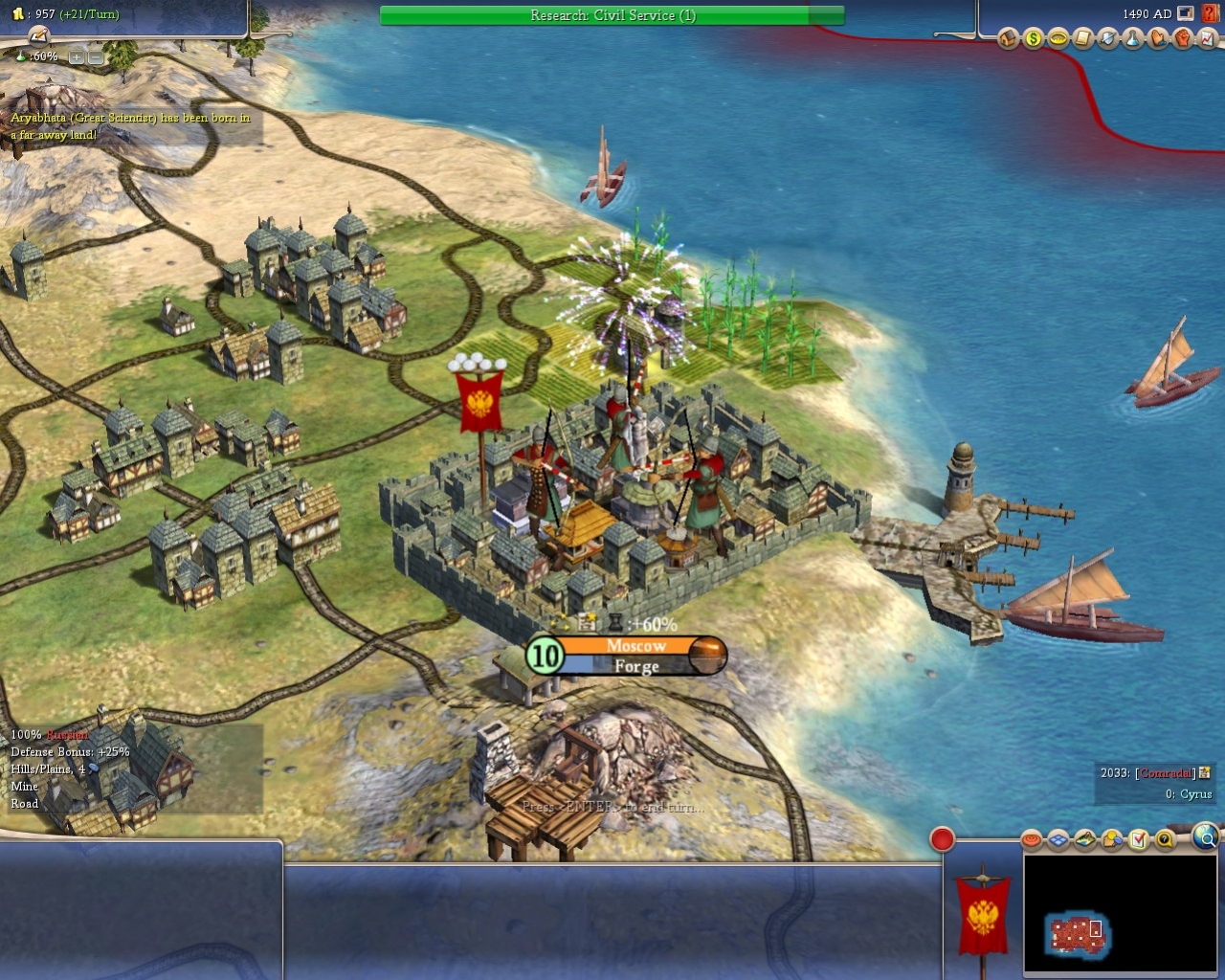The width and height of the screenshot is (1225, 980).
Task: Open the Financial Advisor dollar icon
Action: click(x=1033, y=39)
